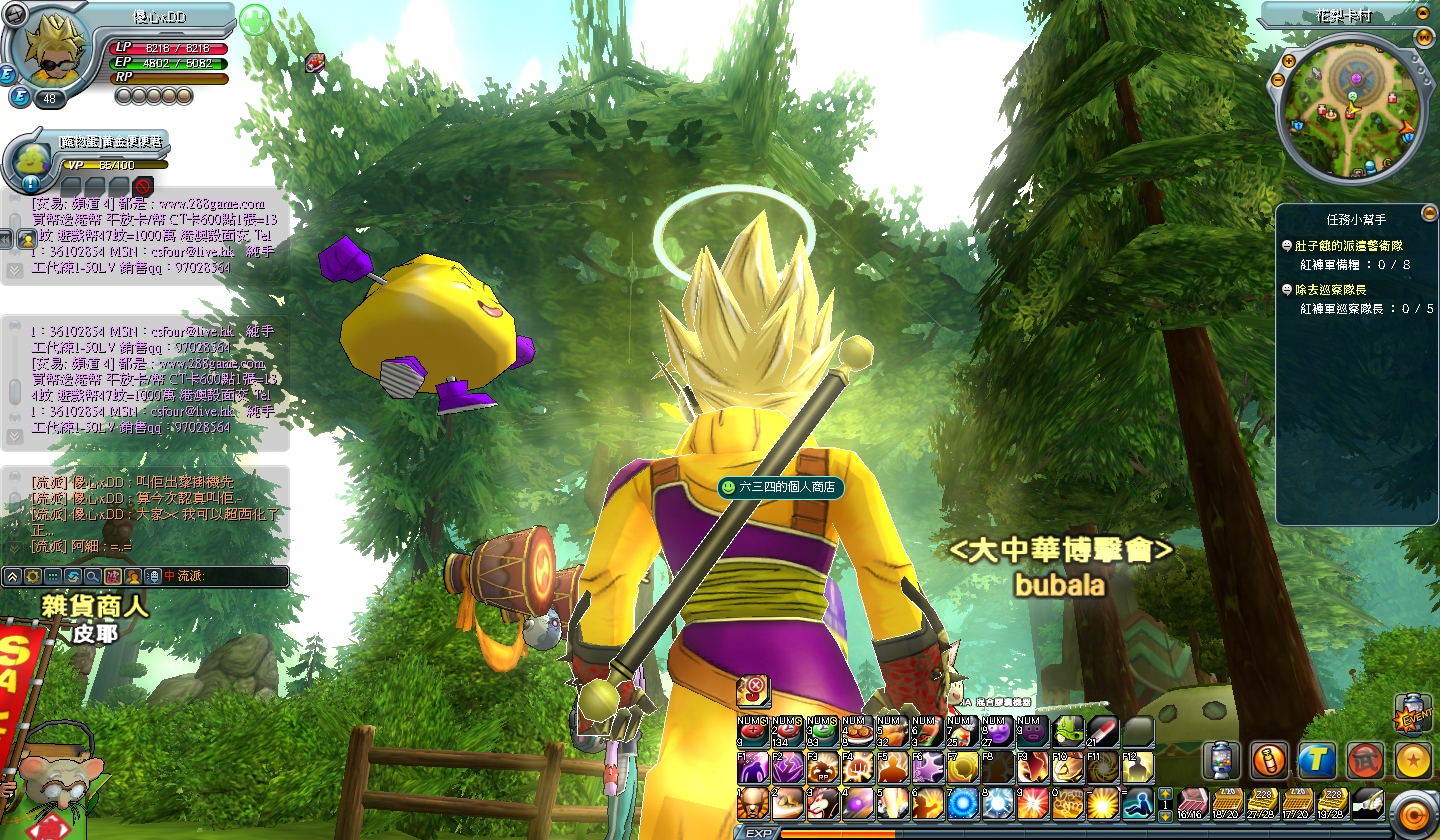The height and width of the screenshot is (840, 1440).
Task: Activate the sitting rest skill icon
Action: click(x=1136, y=802)
